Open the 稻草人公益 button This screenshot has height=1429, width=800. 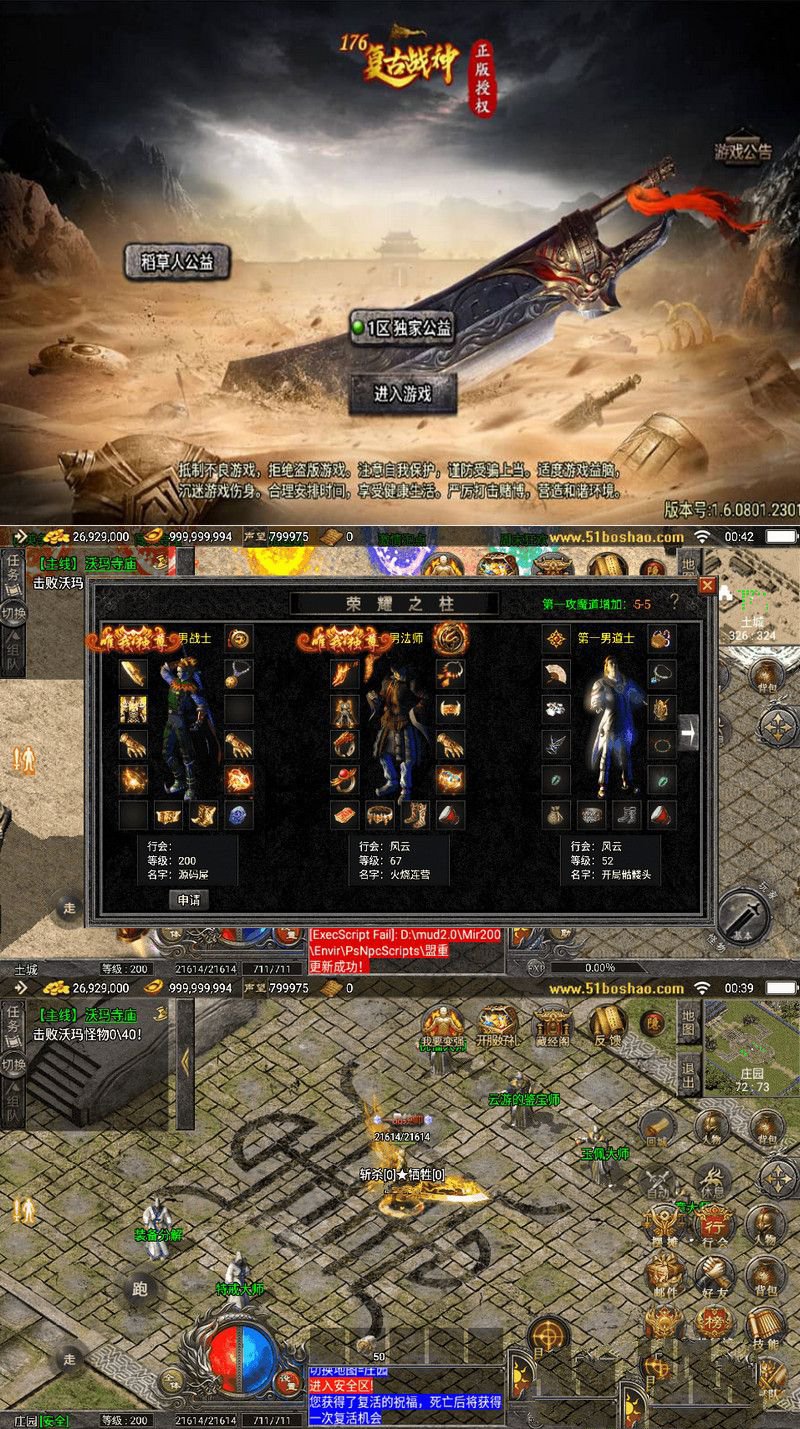pos(177,261)
